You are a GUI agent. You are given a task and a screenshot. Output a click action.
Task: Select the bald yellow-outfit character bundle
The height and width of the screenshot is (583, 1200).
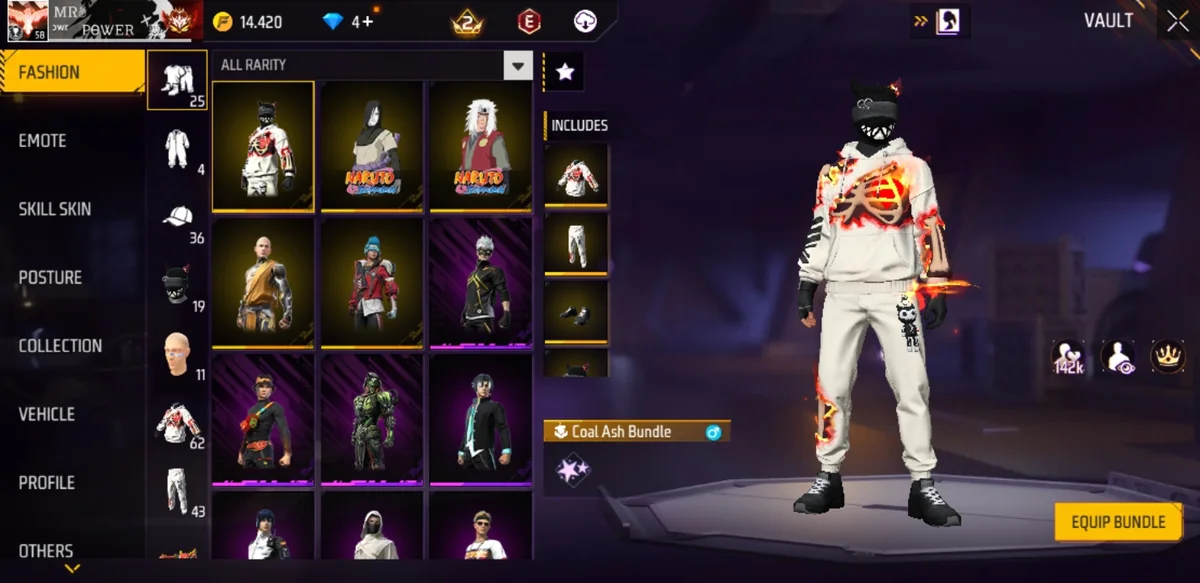263,282
